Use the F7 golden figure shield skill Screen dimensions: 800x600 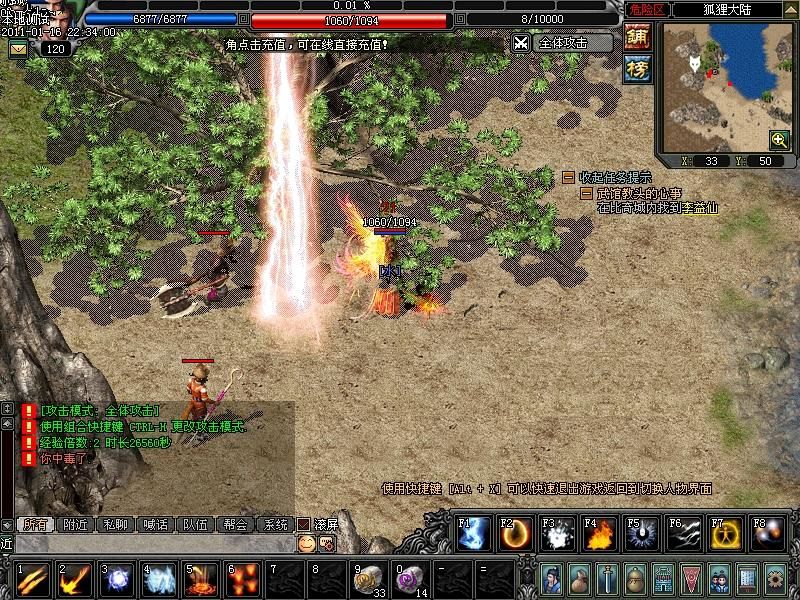725,534
